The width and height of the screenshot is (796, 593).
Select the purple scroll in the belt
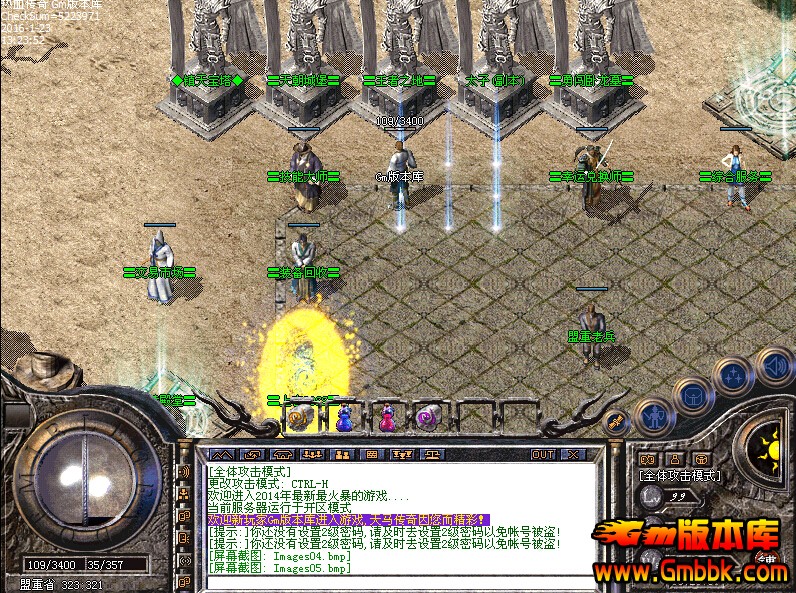(428, 418)
